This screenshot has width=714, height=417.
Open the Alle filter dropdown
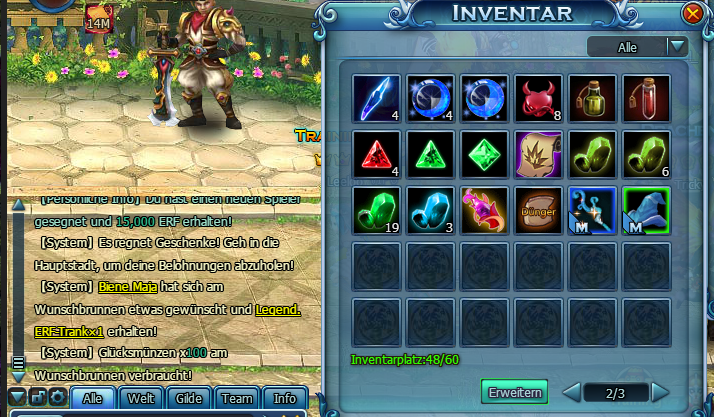point(677,46)
